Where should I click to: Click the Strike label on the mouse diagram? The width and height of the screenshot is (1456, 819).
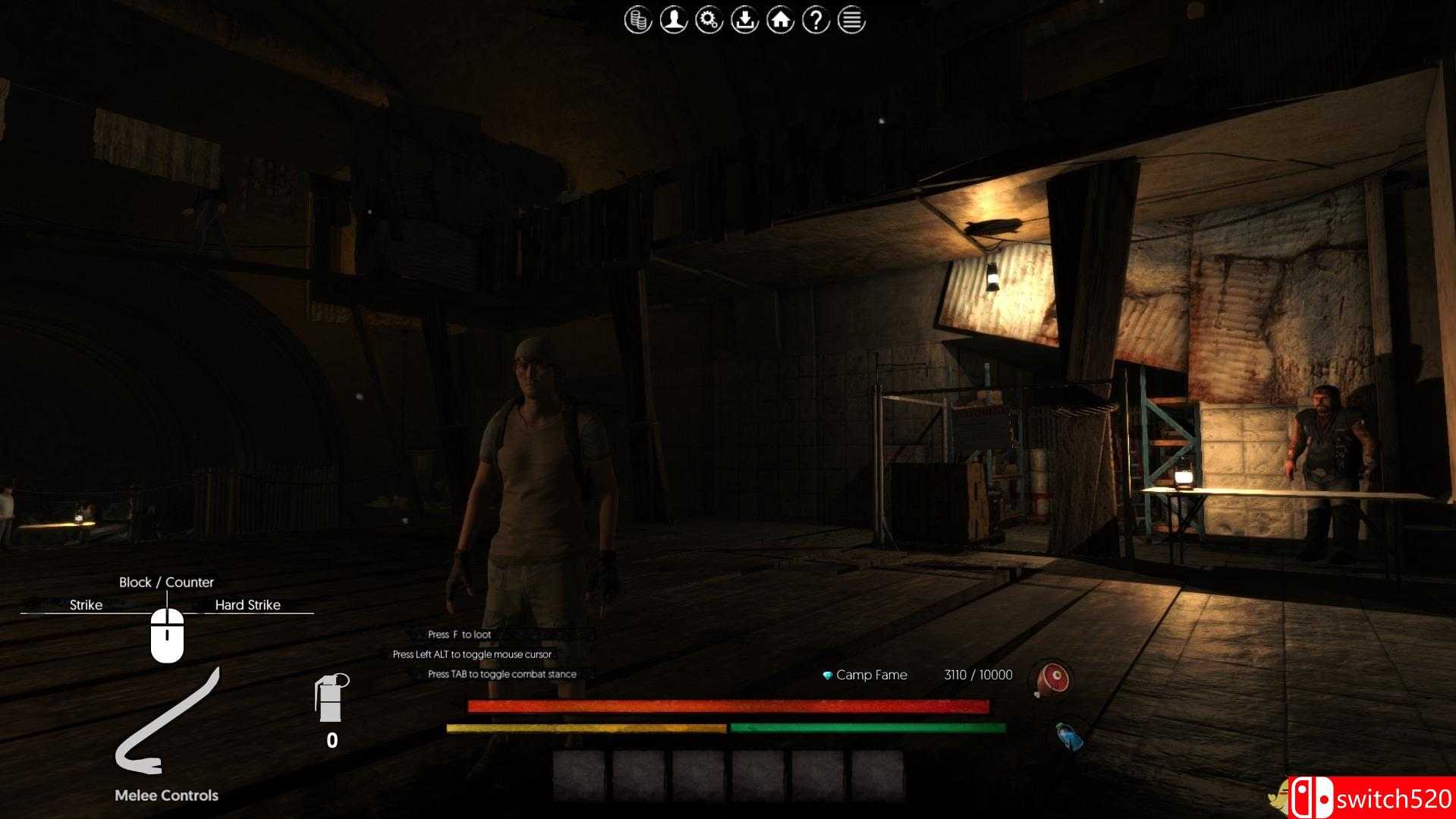click(86, 605)
